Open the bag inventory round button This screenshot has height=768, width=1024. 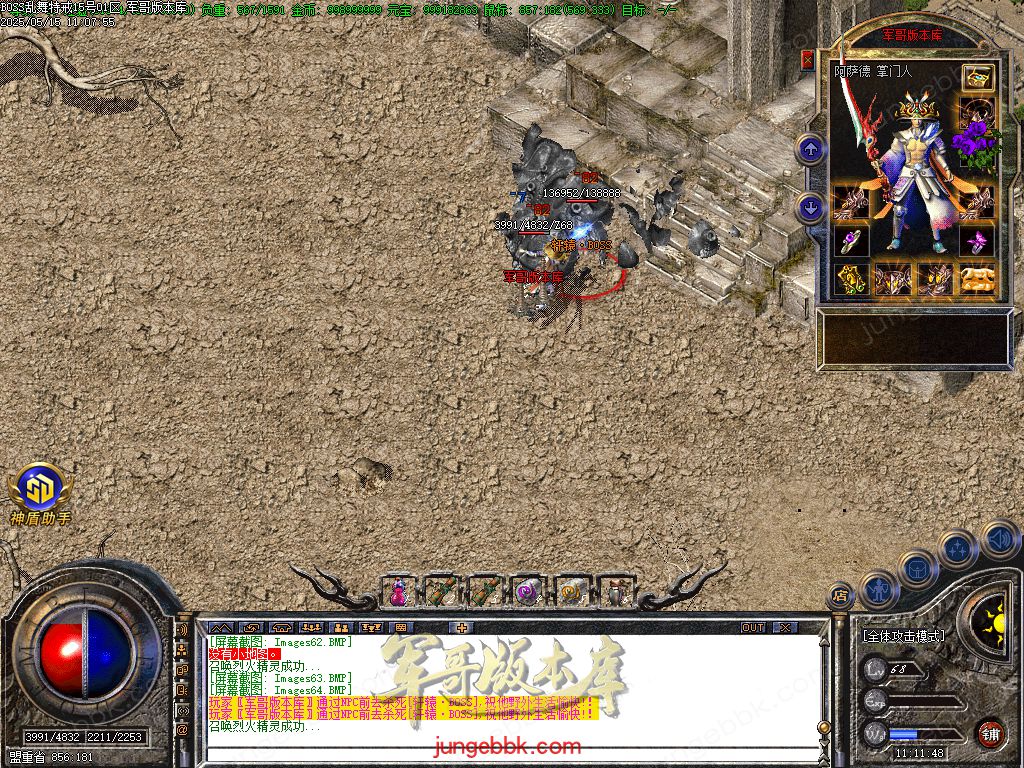point(918,570)
